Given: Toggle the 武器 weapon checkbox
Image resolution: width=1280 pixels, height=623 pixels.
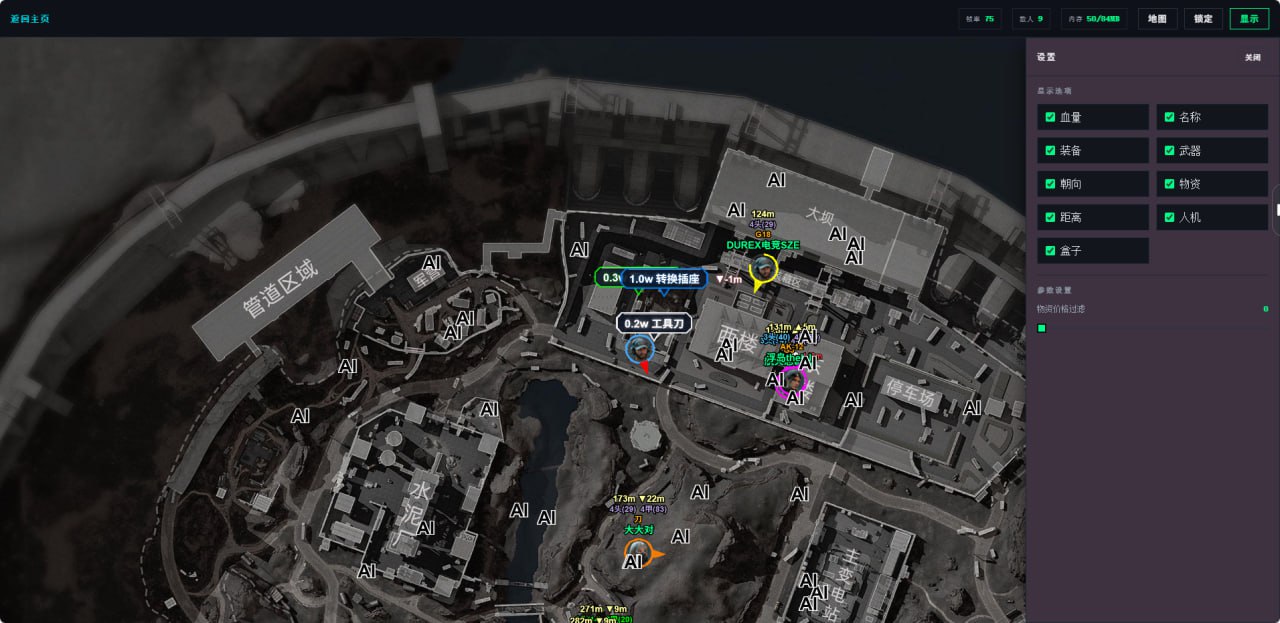Looking at the screenshot, I should [1169, 151].
